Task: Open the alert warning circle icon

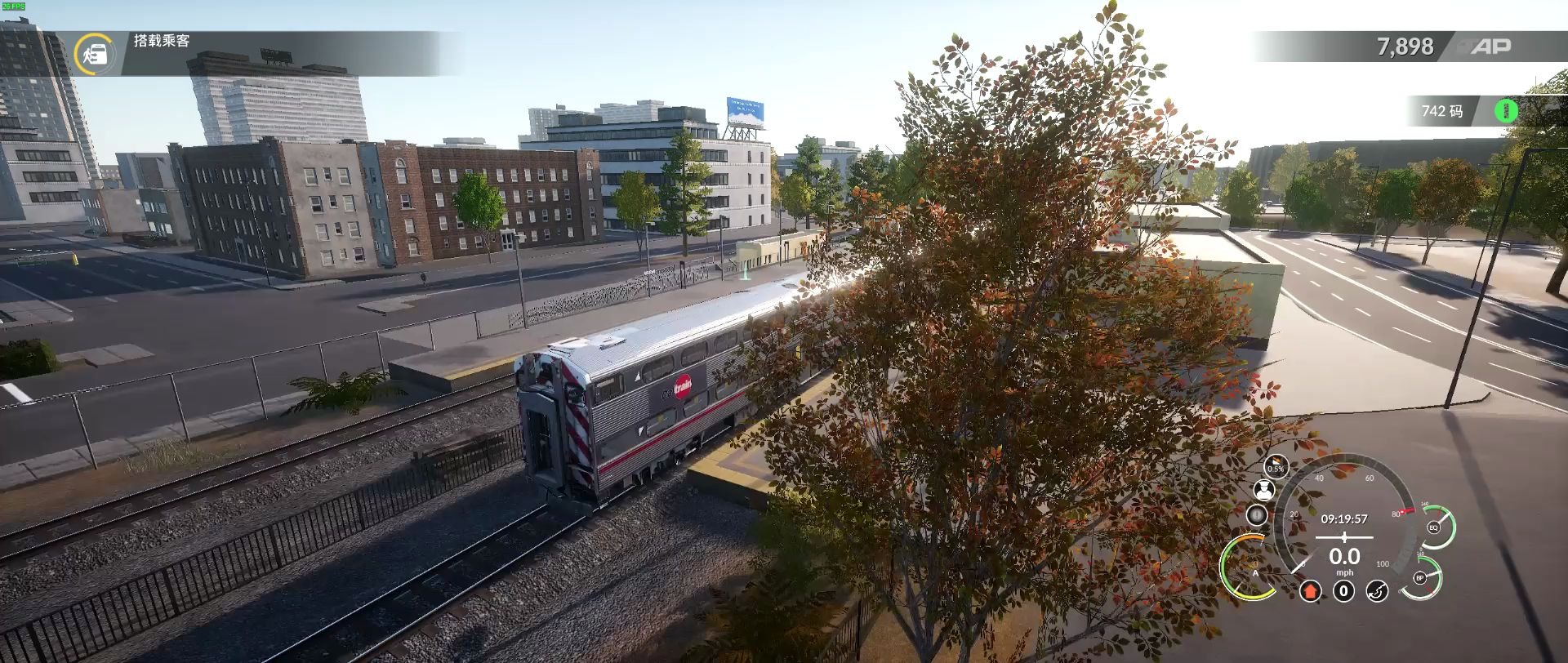Action: coord(1257,514)
